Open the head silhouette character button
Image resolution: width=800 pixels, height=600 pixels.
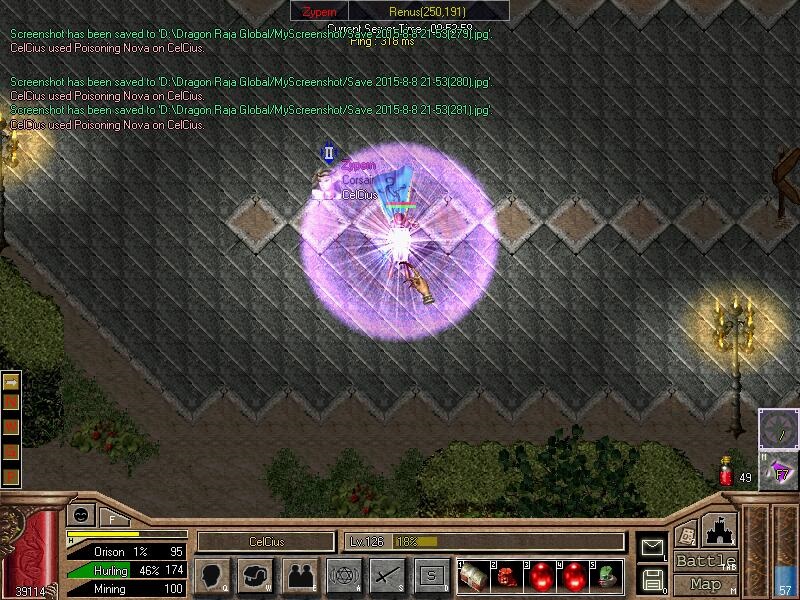pos(214,576)
